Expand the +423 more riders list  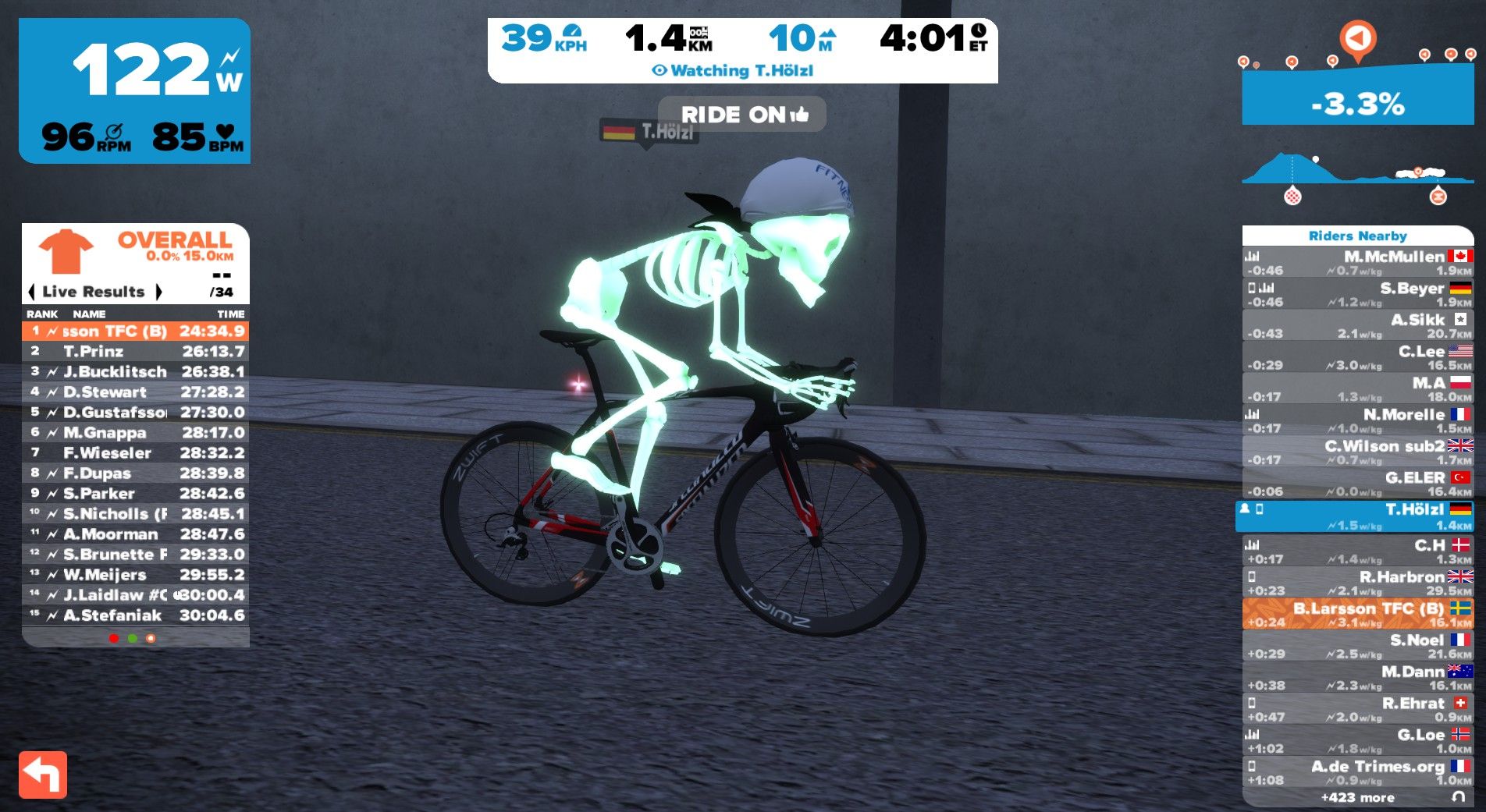[1357, 797]
